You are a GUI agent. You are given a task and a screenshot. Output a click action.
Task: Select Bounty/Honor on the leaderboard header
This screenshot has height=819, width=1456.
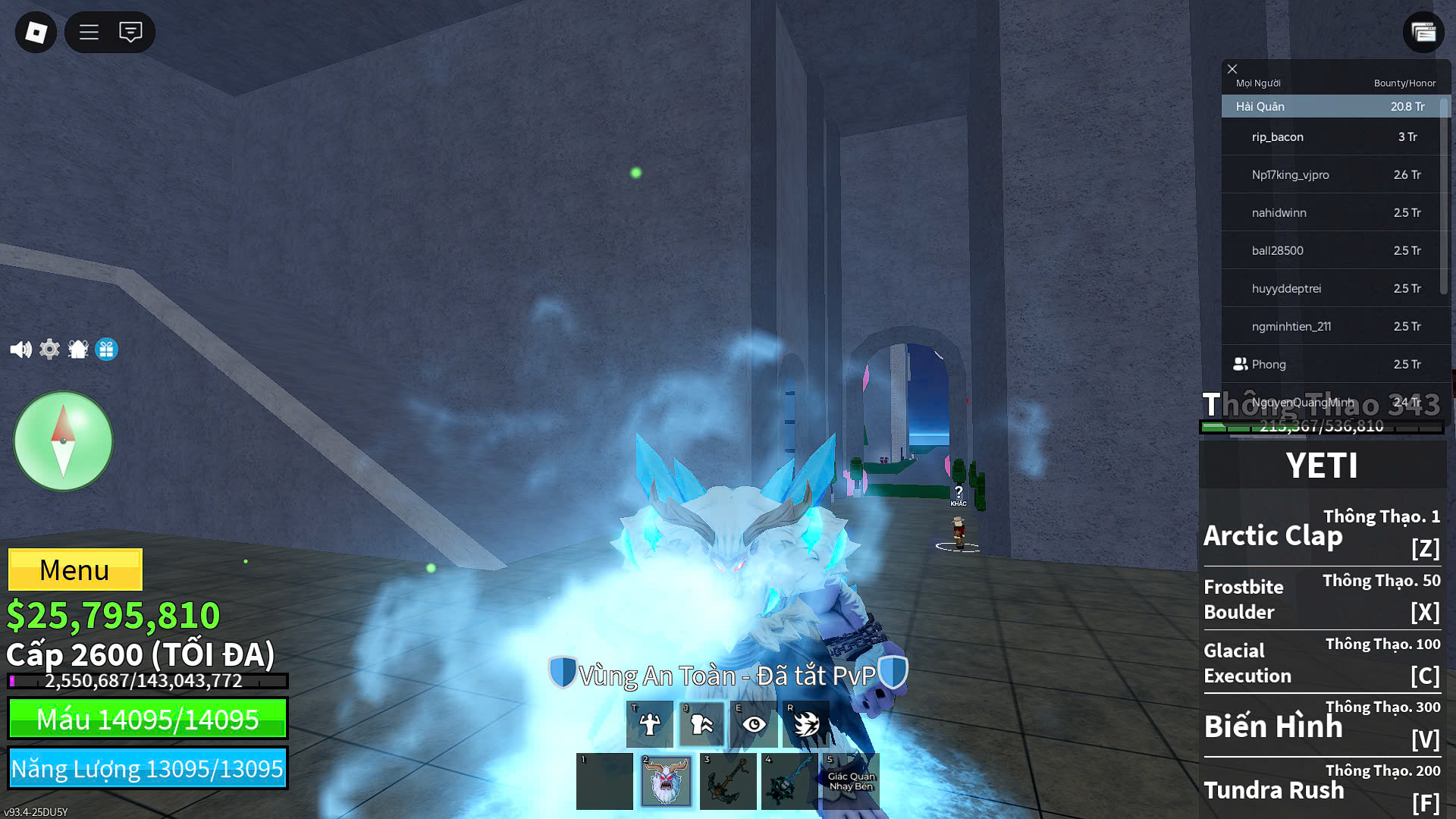click(1404, 82)
